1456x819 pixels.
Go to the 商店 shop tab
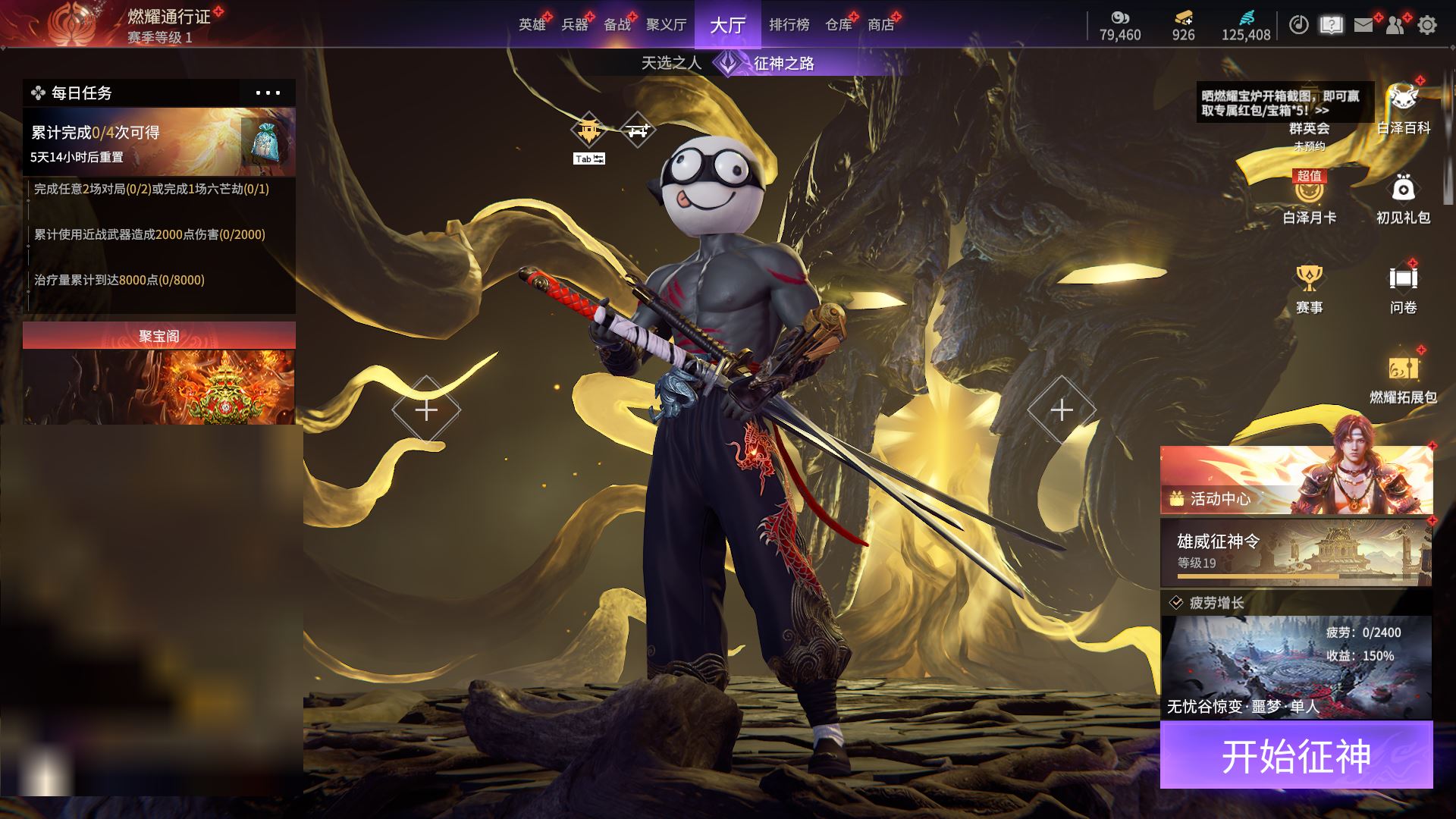point(880,25)
